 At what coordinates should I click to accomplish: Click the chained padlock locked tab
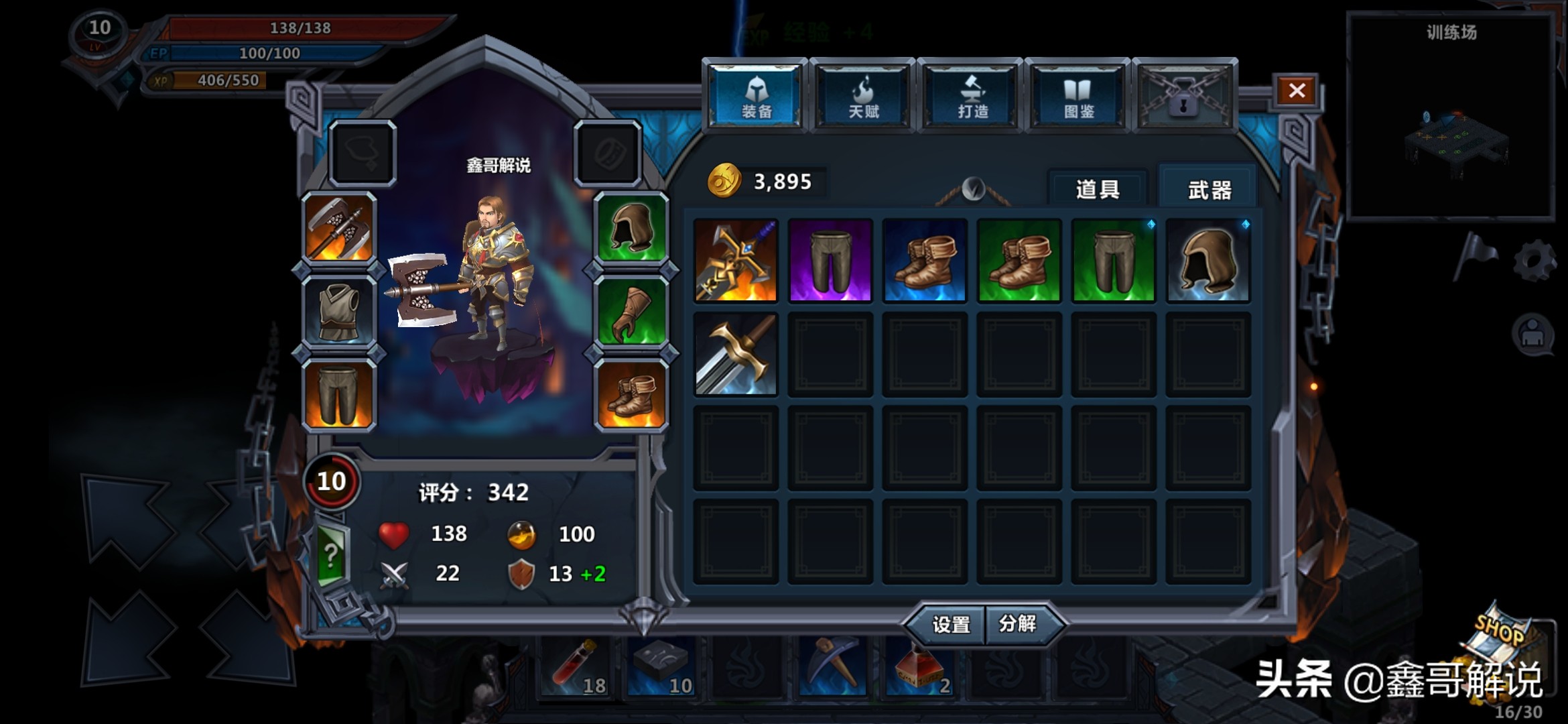coord(1184,97)
